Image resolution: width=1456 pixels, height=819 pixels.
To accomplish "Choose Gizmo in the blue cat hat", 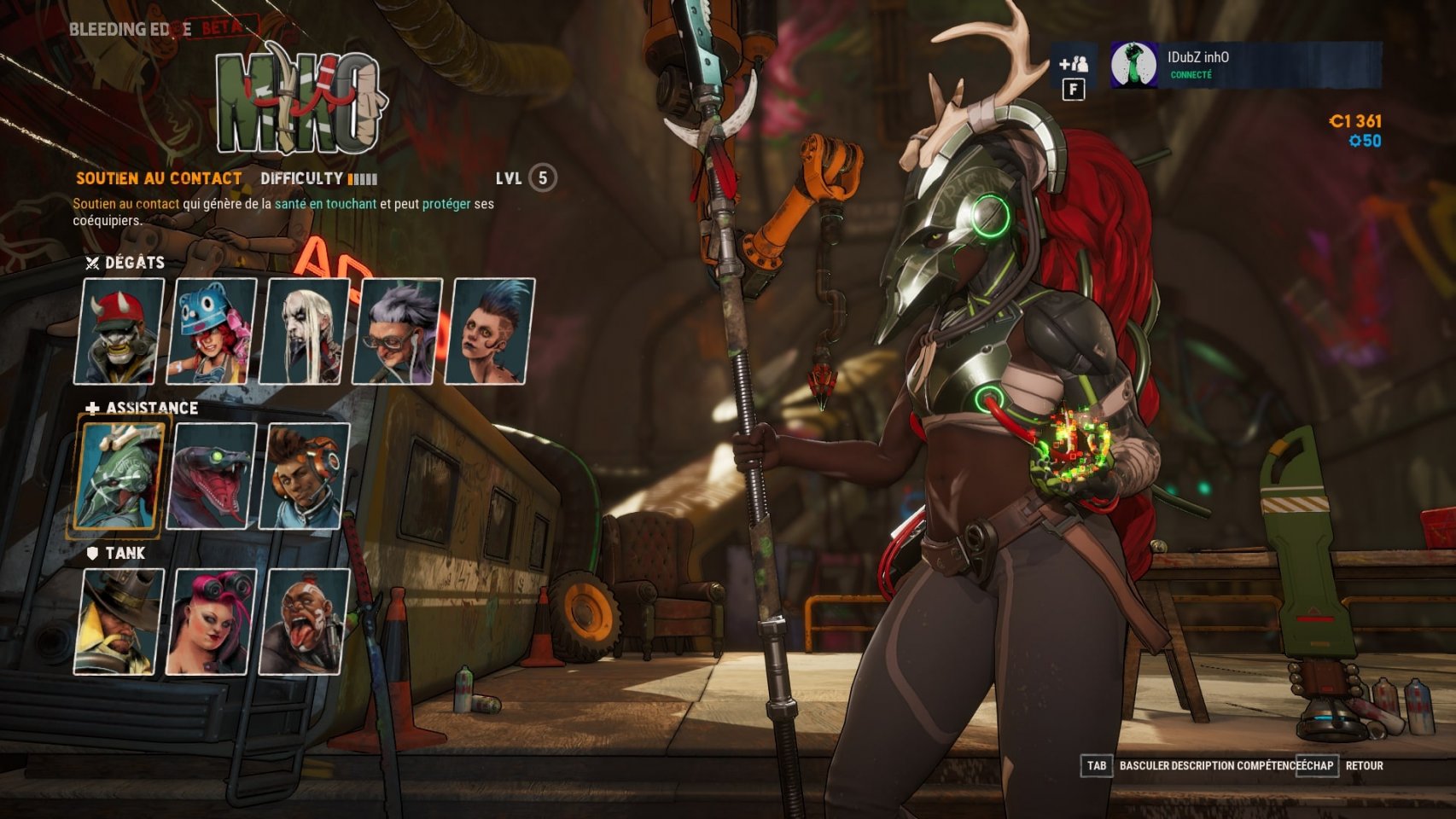I will 212,331.
